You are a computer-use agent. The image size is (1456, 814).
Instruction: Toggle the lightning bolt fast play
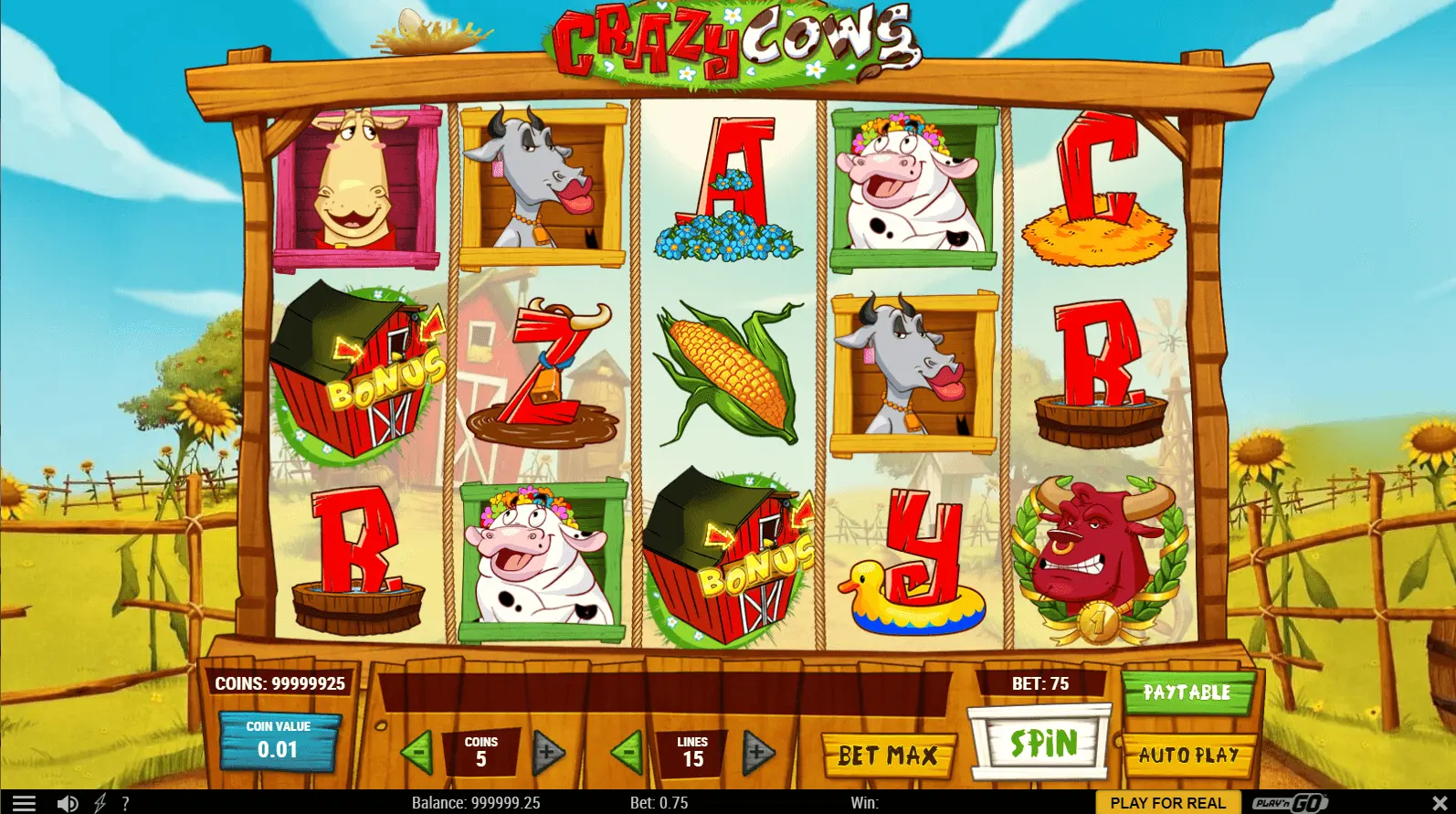click(100, 803)
